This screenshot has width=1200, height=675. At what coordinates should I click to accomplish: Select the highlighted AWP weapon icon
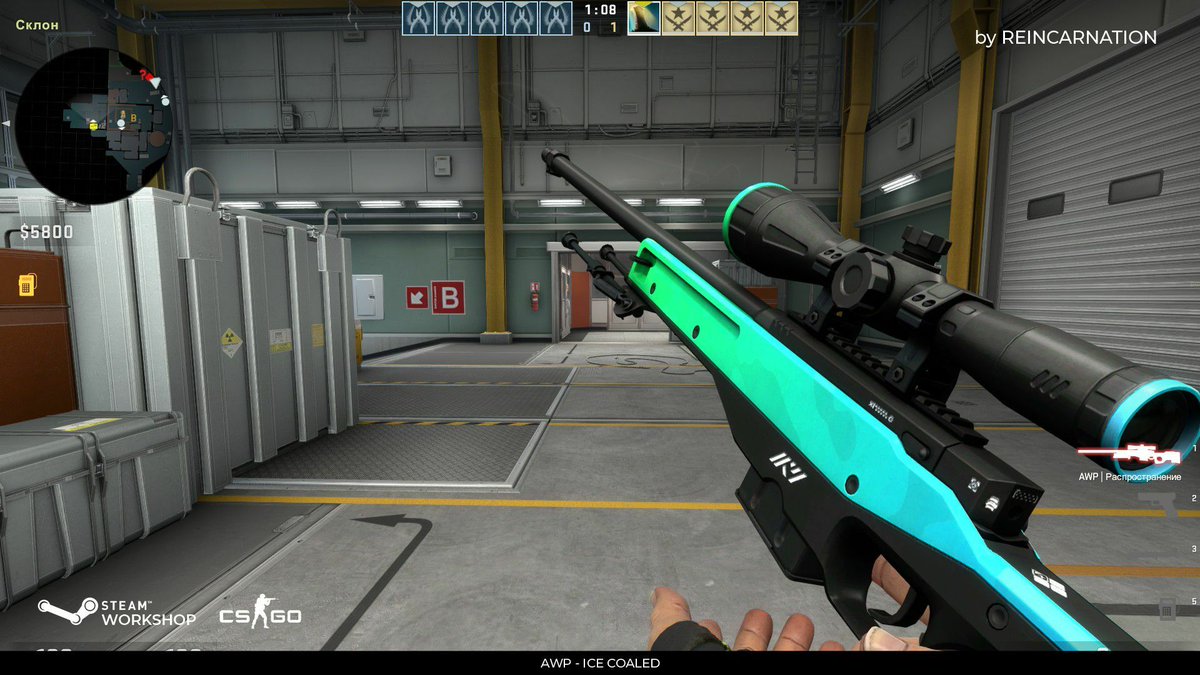[x=1128, y=456]
